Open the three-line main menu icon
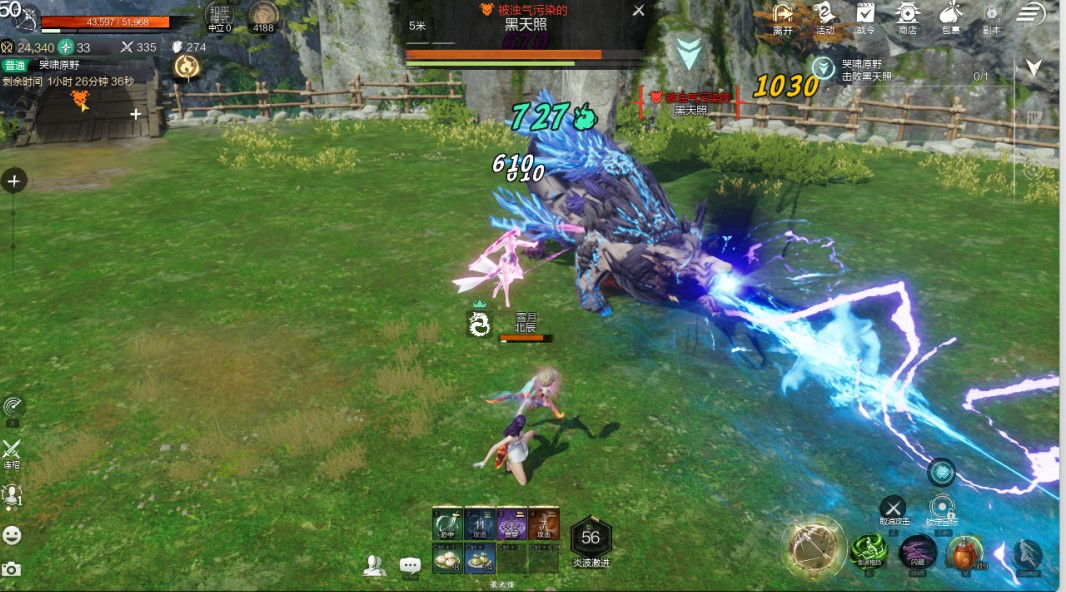Viewport: 1066px width, 592px height. coord(1031,13)
